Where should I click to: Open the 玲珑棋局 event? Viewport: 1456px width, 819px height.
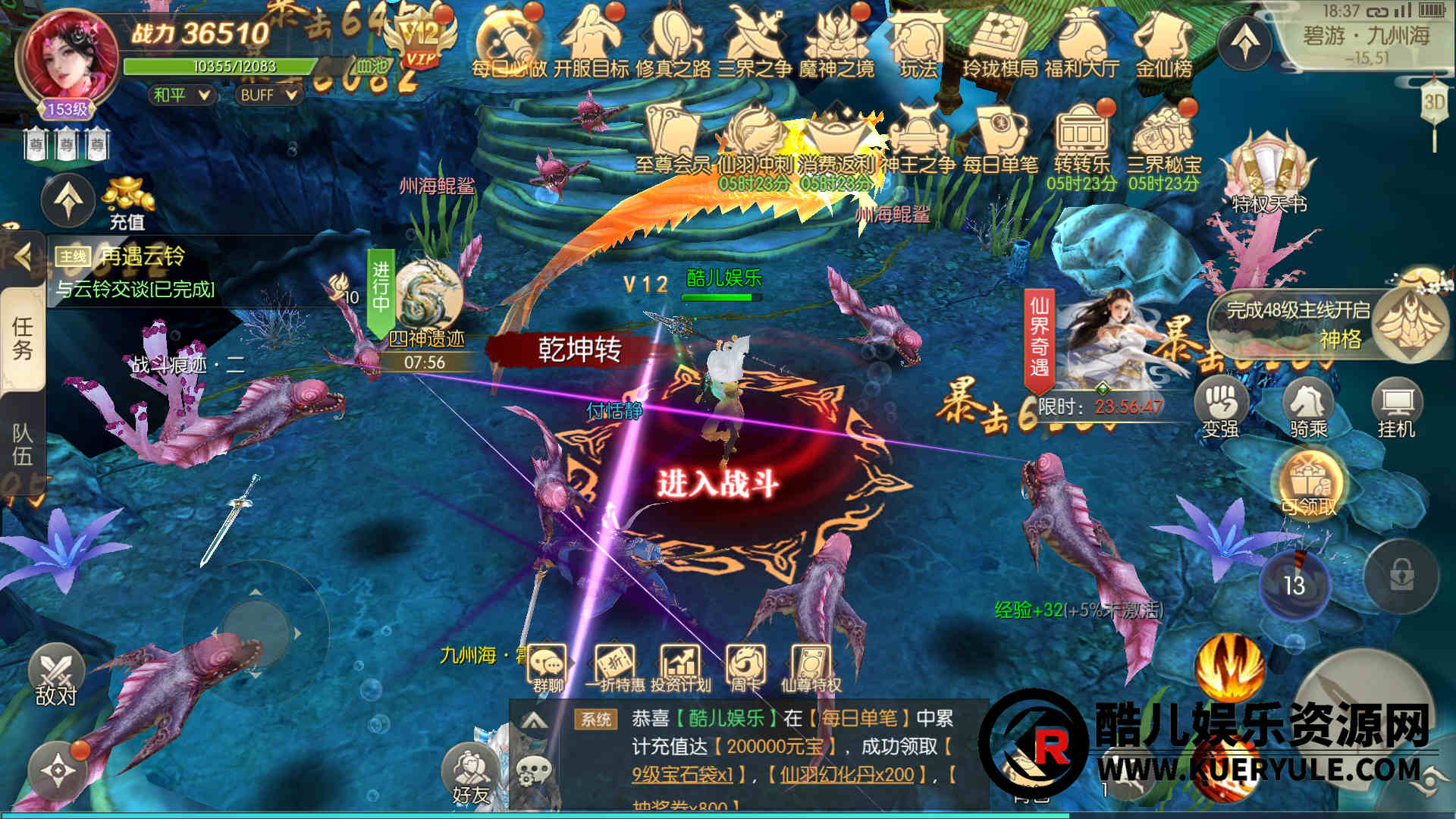[x=999, y=44]
